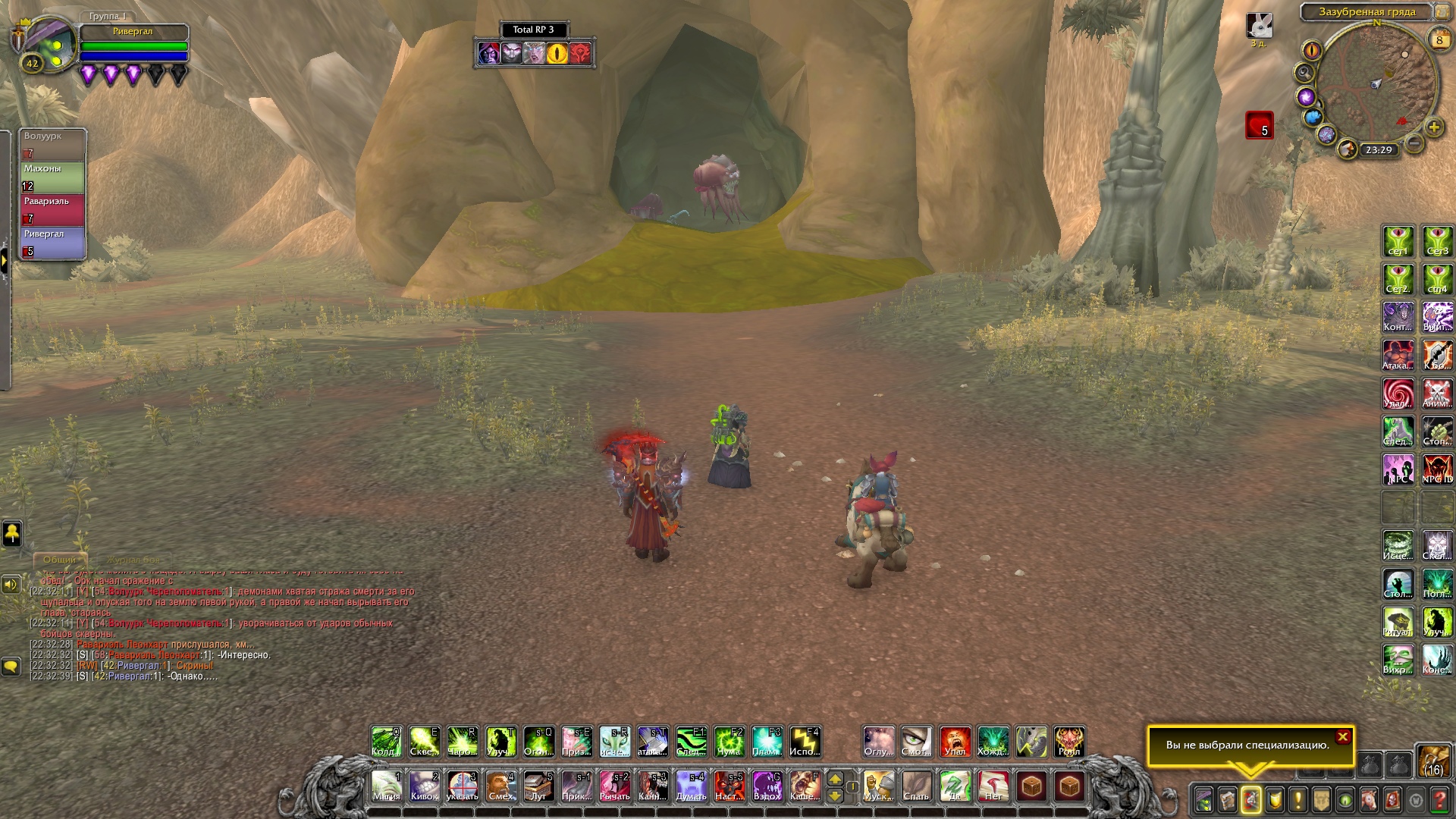
Task: Open the mounts collection horse icon
Action: point(1369,799)
